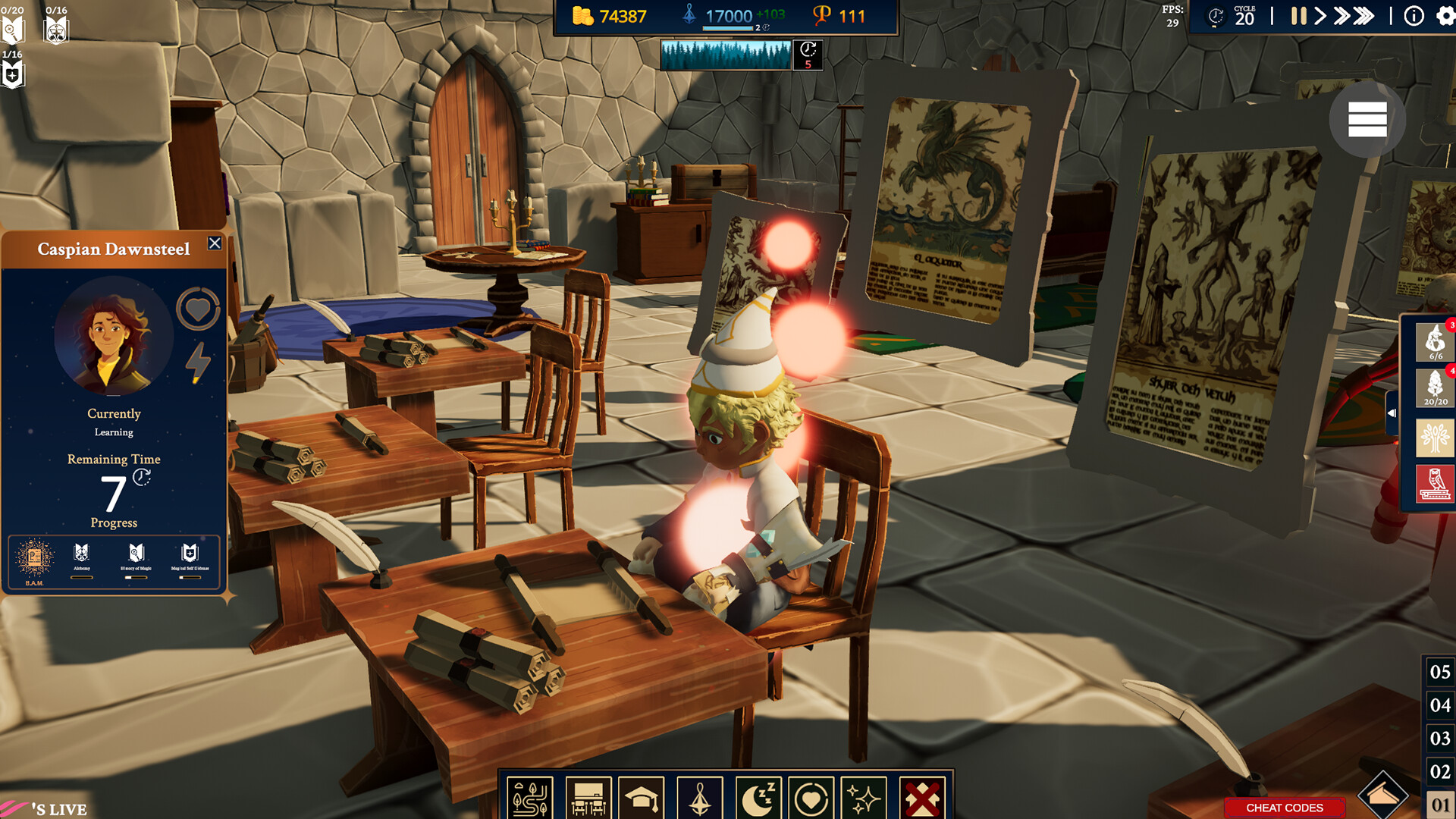Click the CHEAT CODES button

(x=1283, y=807)
